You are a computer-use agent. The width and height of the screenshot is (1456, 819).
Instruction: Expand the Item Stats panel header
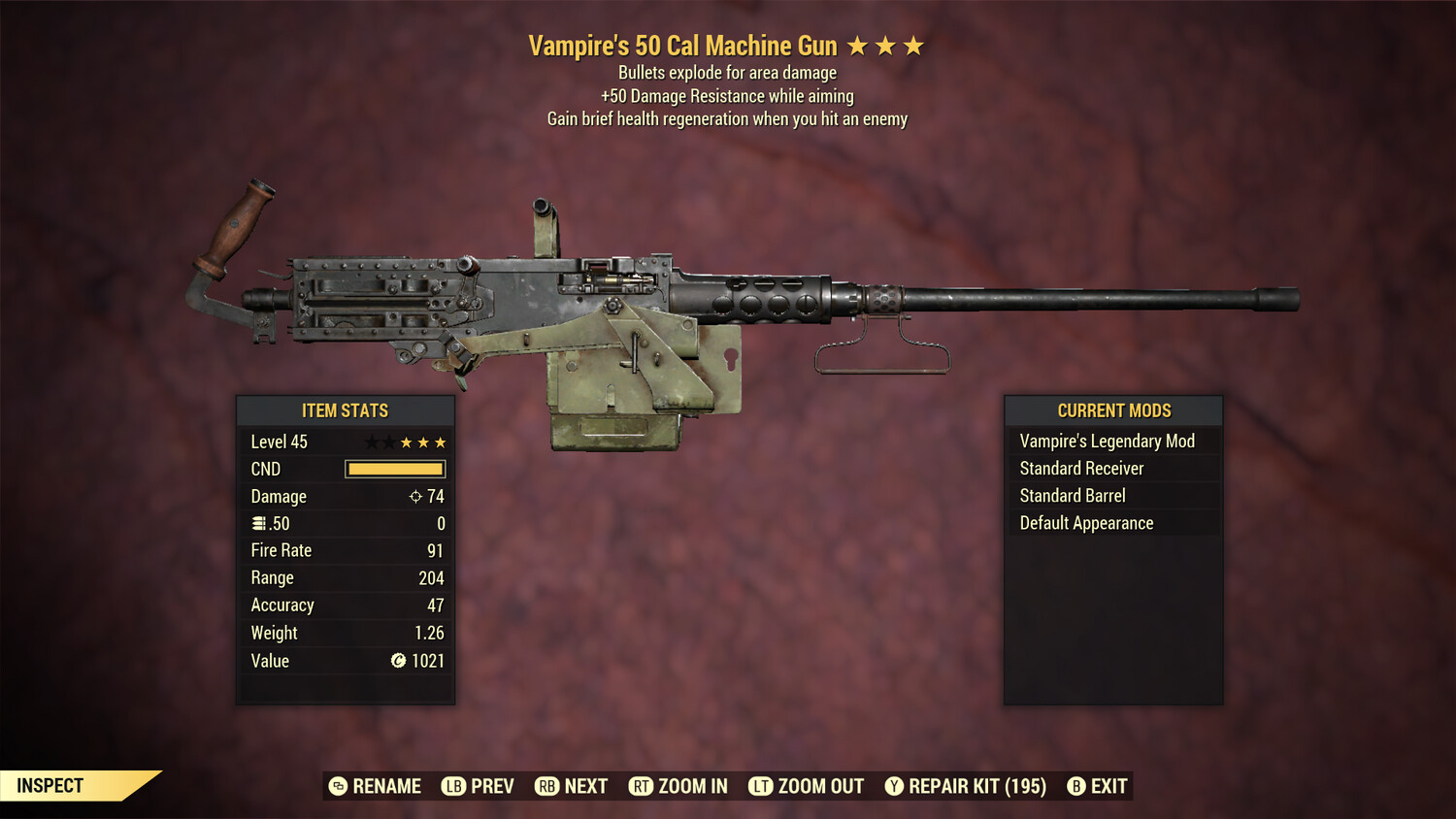click(x=346, y=410)
